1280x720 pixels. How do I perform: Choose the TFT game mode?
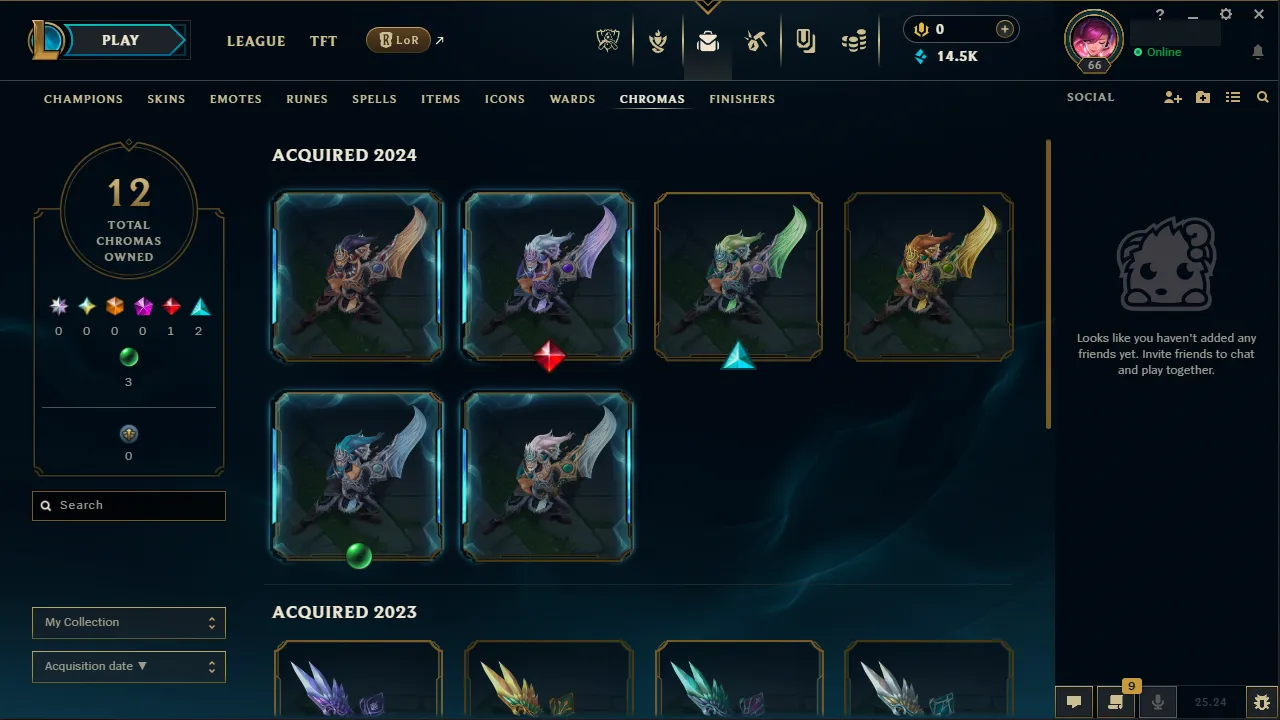[323, 41]
